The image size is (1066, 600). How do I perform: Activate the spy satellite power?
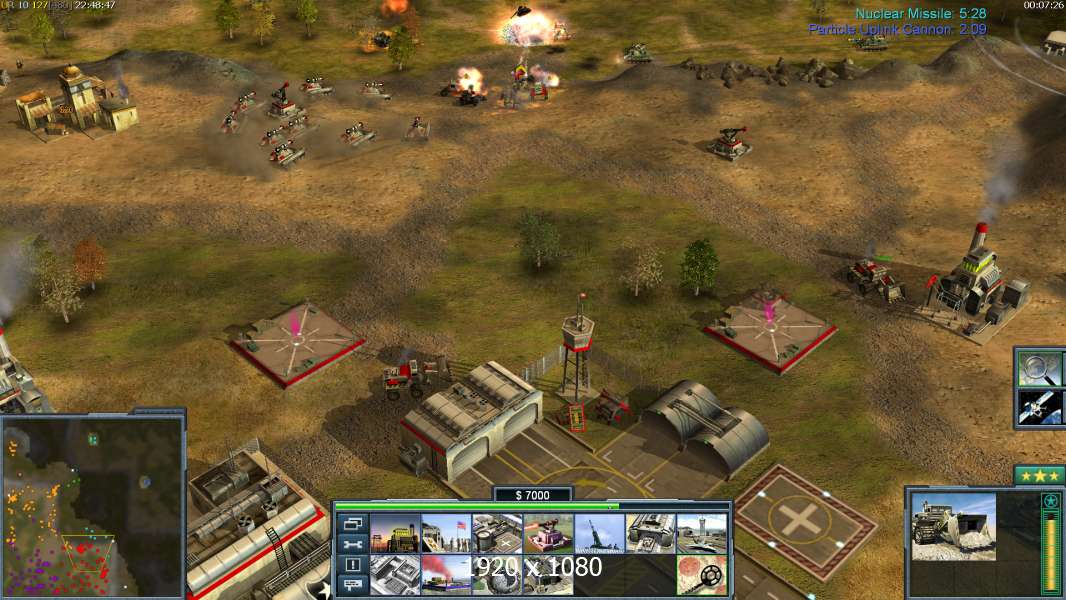(1039, 407)
